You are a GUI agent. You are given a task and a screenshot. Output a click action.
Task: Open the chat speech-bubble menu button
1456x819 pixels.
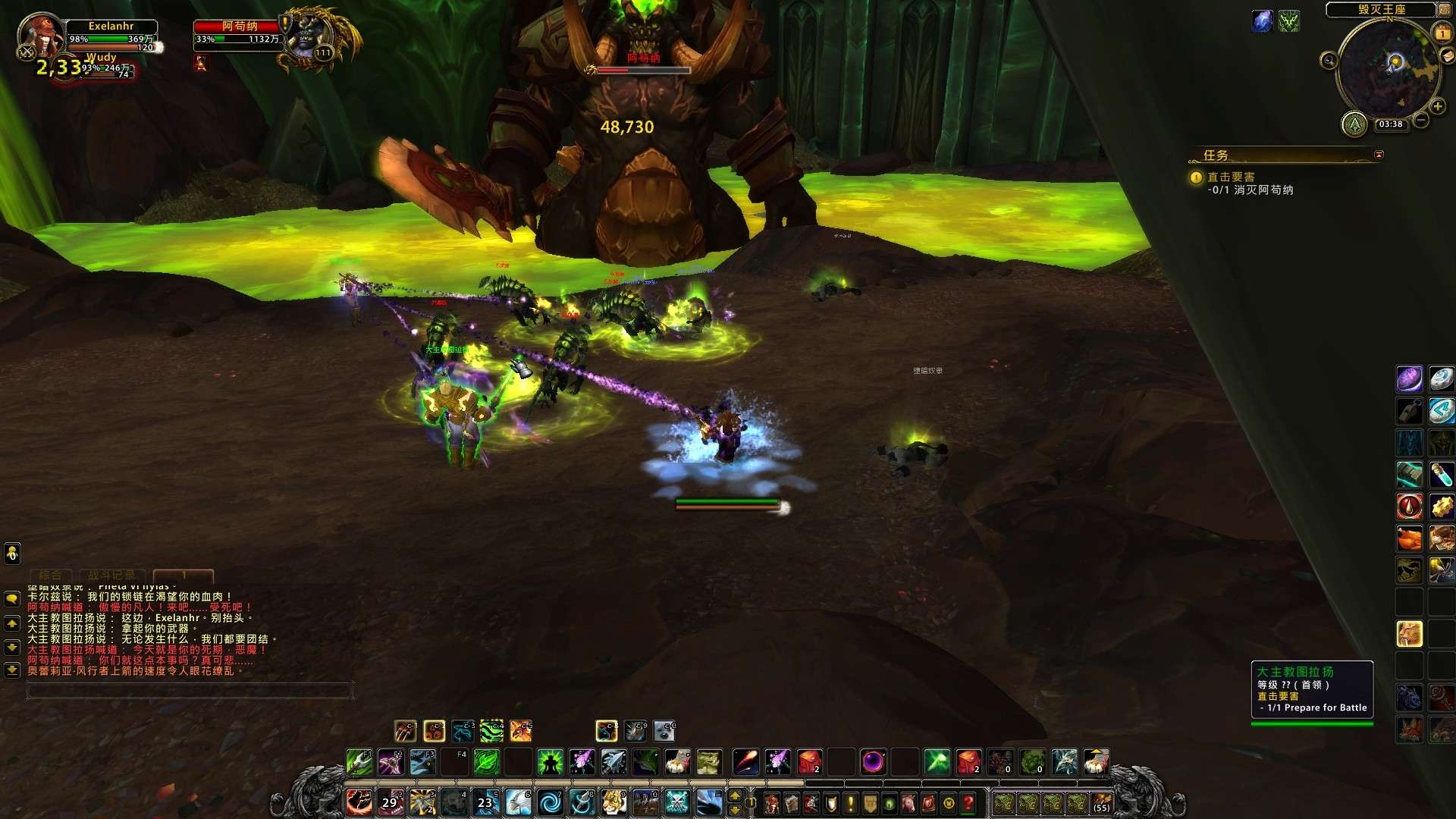click(x=12, y=599)
